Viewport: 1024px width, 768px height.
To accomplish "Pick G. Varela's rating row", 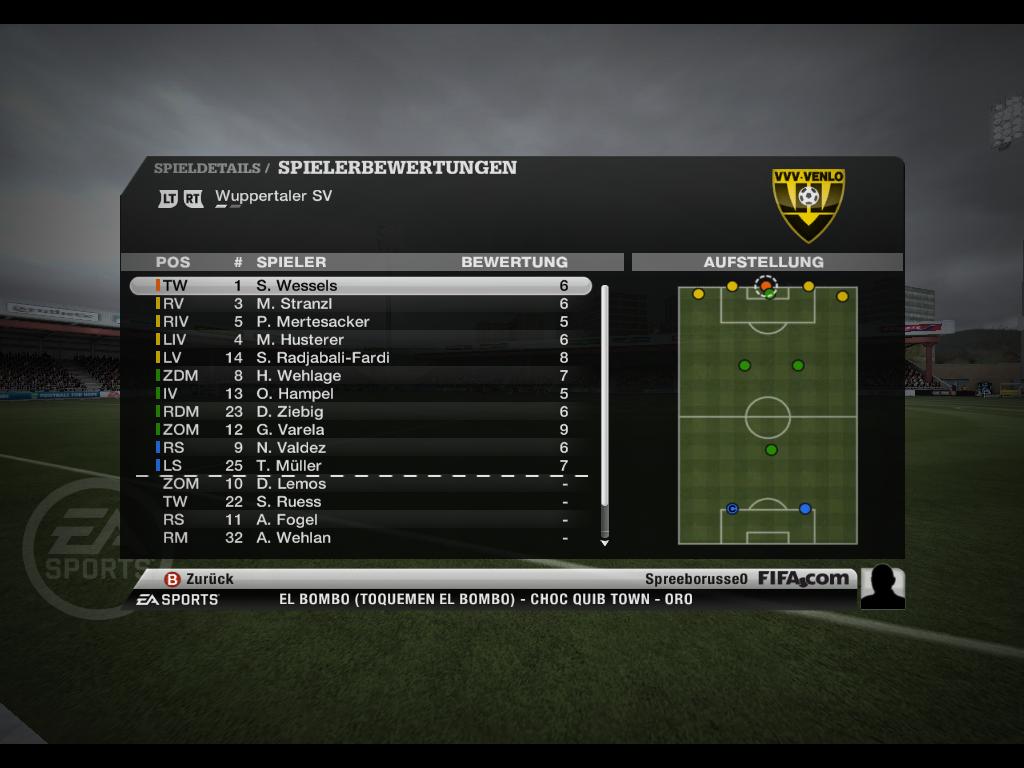I will click(x=360, y=430).
